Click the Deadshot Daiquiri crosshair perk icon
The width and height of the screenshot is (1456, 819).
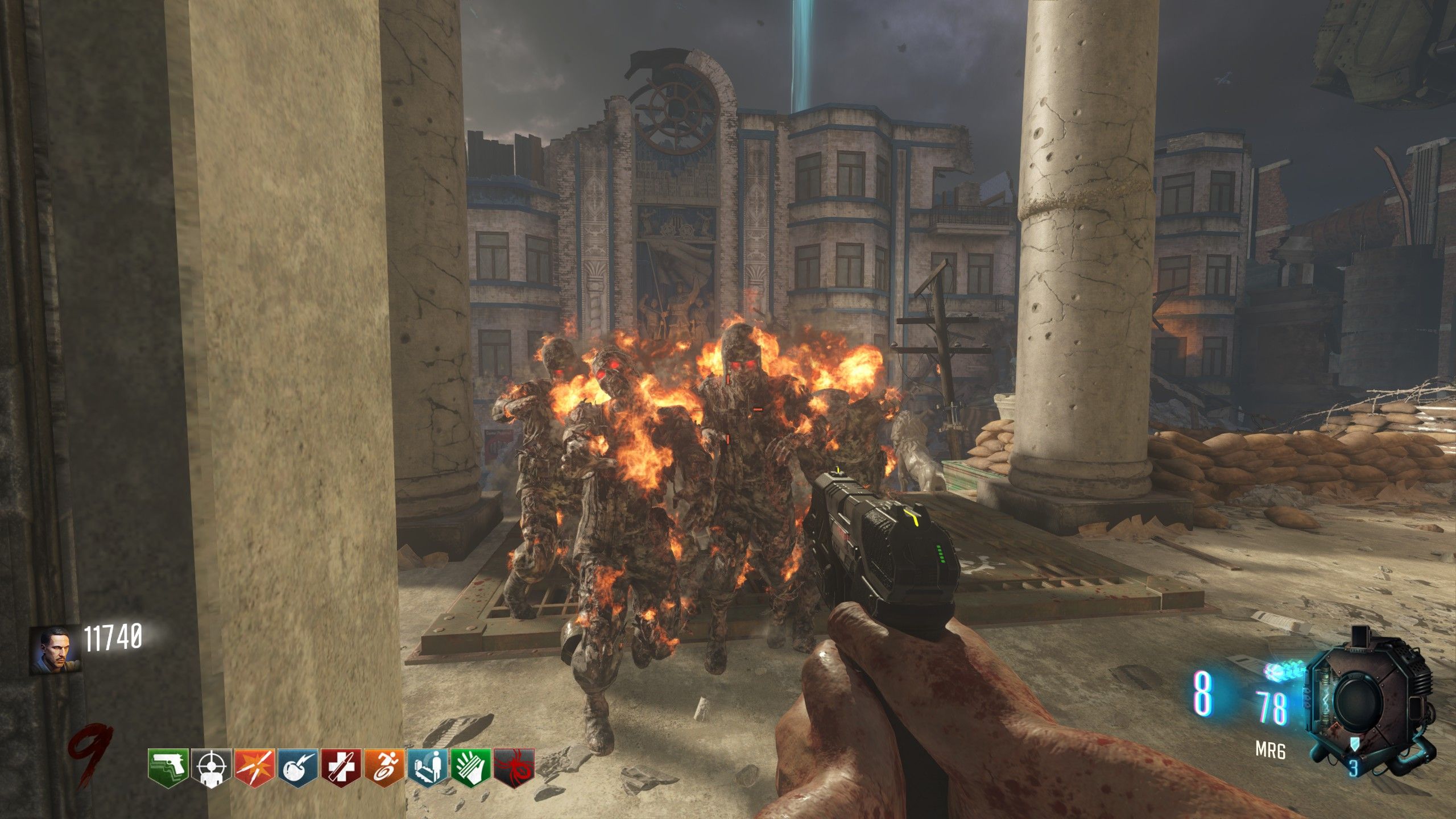pyautogui.click(x=211, y=768)
